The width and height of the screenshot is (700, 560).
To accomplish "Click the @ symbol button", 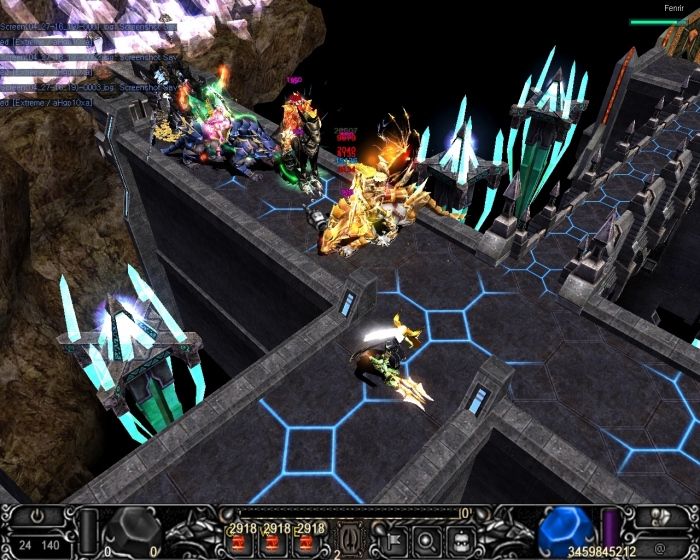I will (x=659, y=547).
